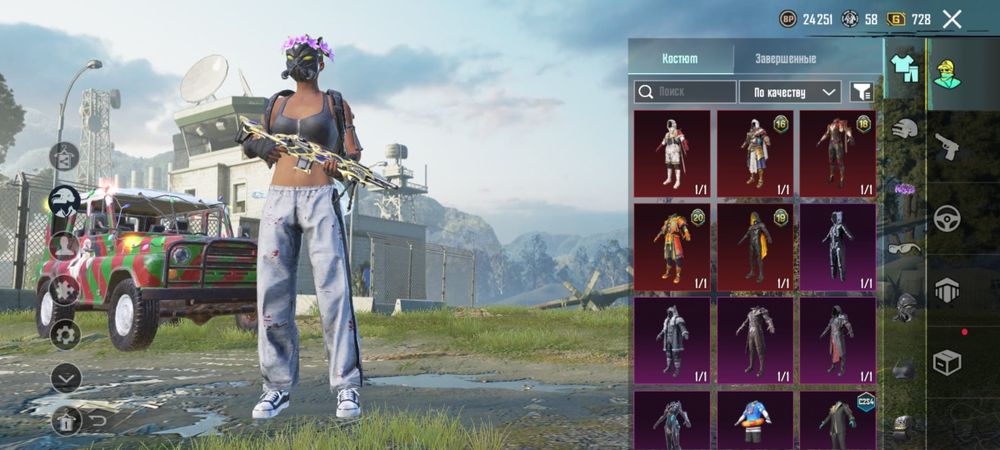Image resolution: width=1000 pixels, height=450 pixels.
Task: Open the По качеству sort dropdown
Action: click(x=789, y=92)
